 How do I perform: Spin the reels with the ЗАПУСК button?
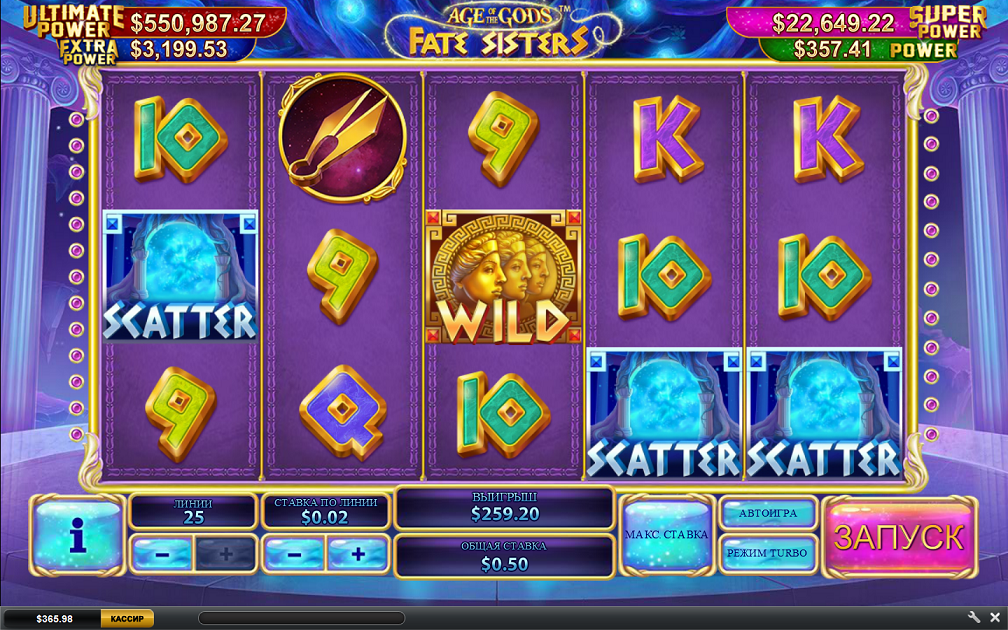point(898,538)
